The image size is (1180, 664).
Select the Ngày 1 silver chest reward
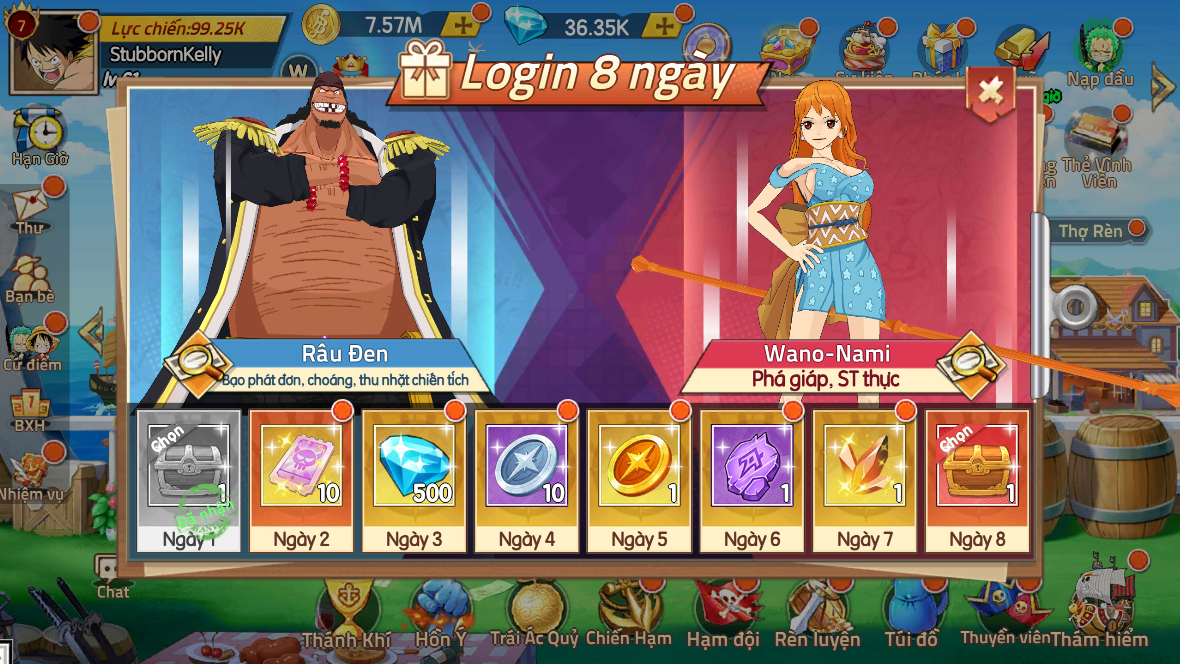coord(188,469)
